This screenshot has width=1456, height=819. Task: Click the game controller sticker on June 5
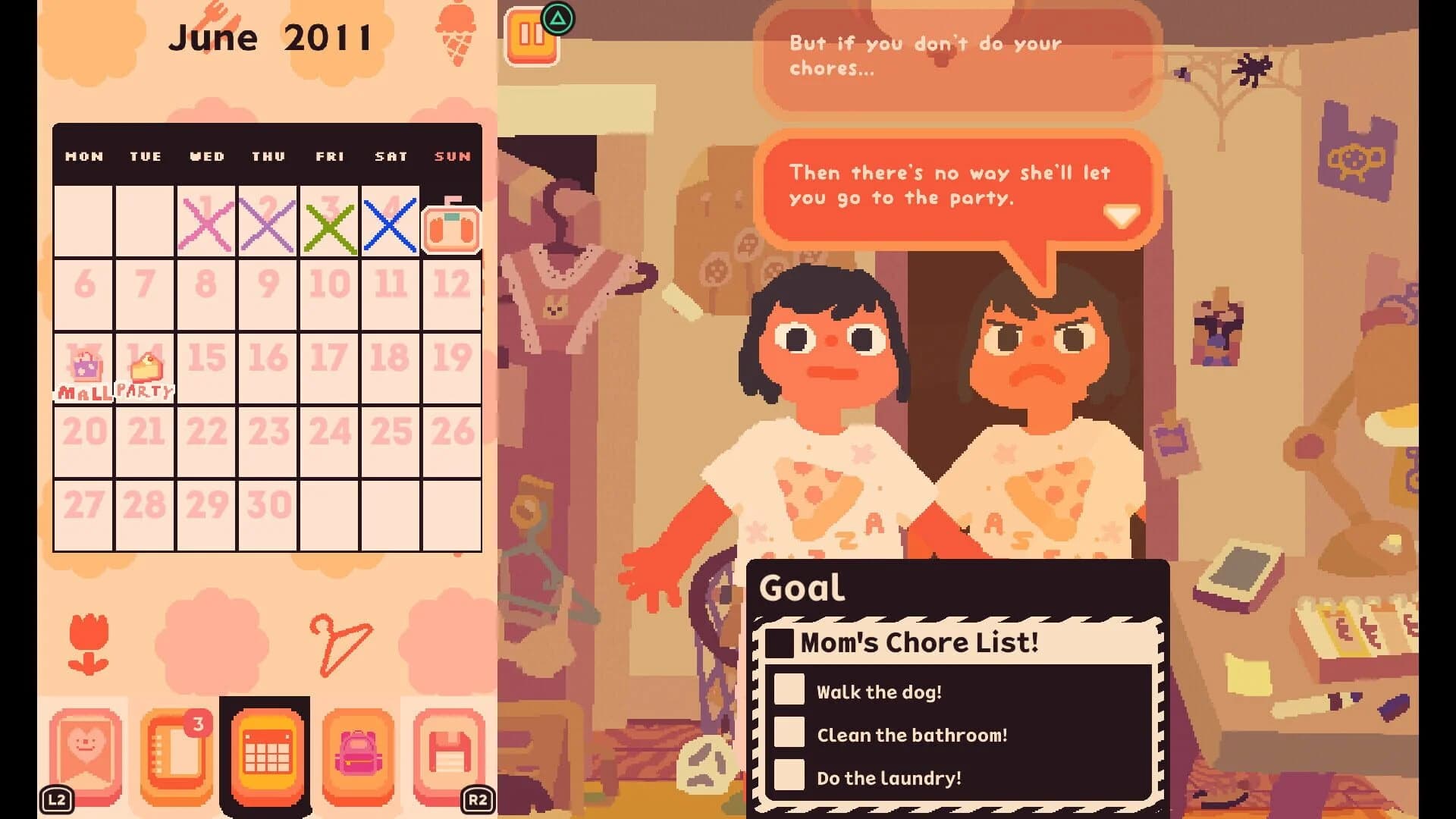(x=453, y=229)
